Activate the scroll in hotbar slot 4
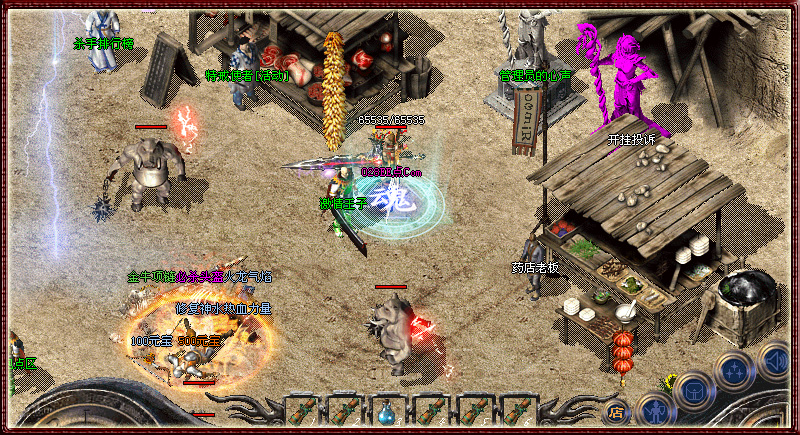The height and width of the screenshot is (435, 800). pyautogui.click(x=430, y=411)
